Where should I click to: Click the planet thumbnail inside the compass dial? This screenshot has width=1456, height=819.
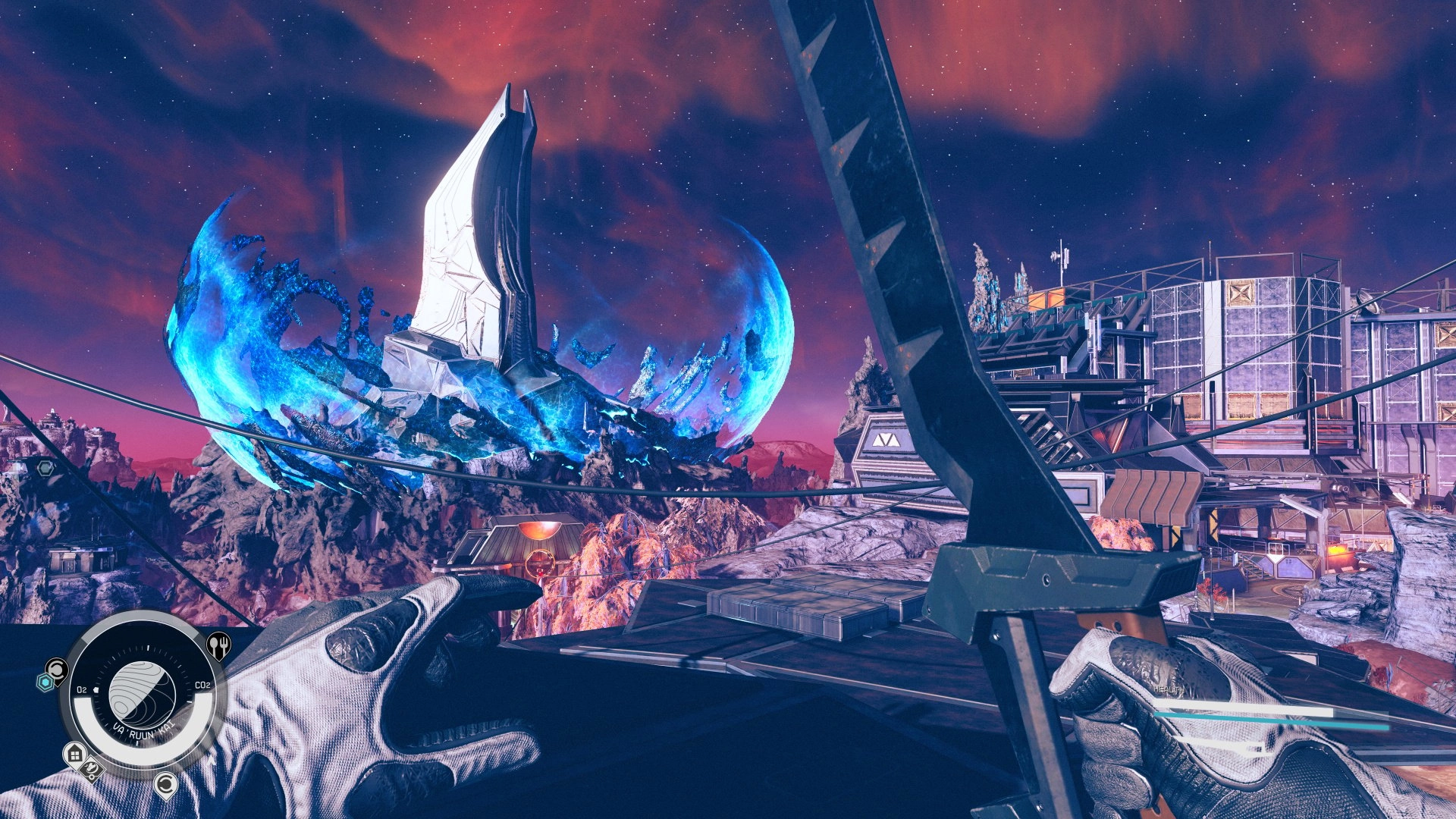click(x=140, y=693)
